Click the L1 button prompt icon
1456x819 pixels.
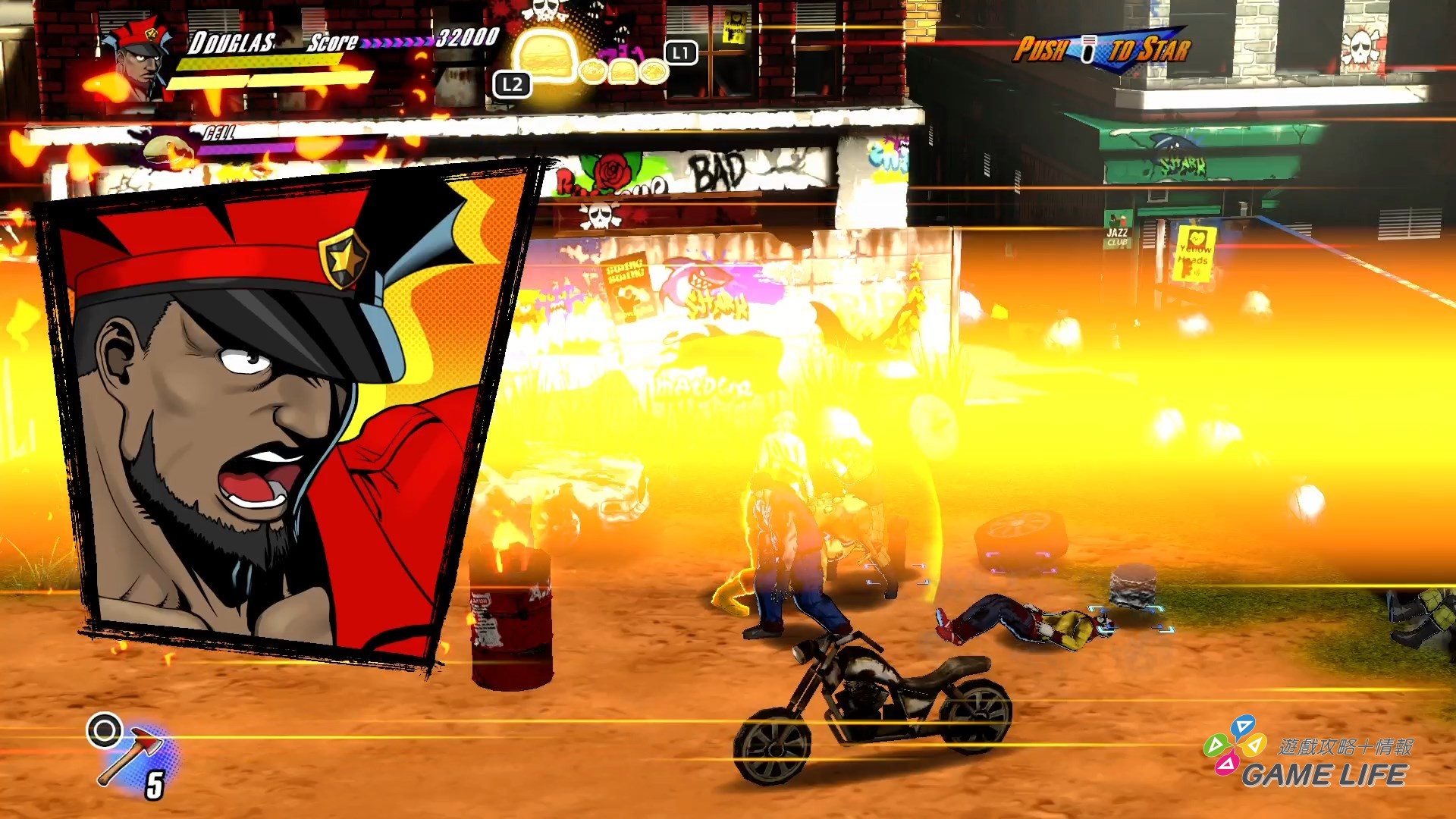(x=680, y=54)
